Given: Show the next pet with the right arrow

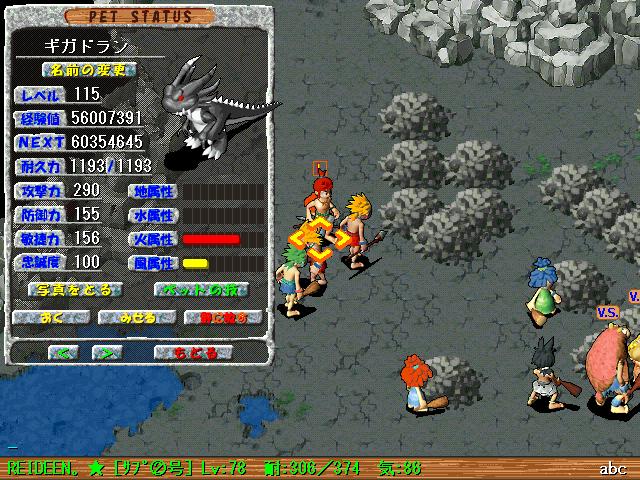Looking at the screenshot, I should 107,353.
